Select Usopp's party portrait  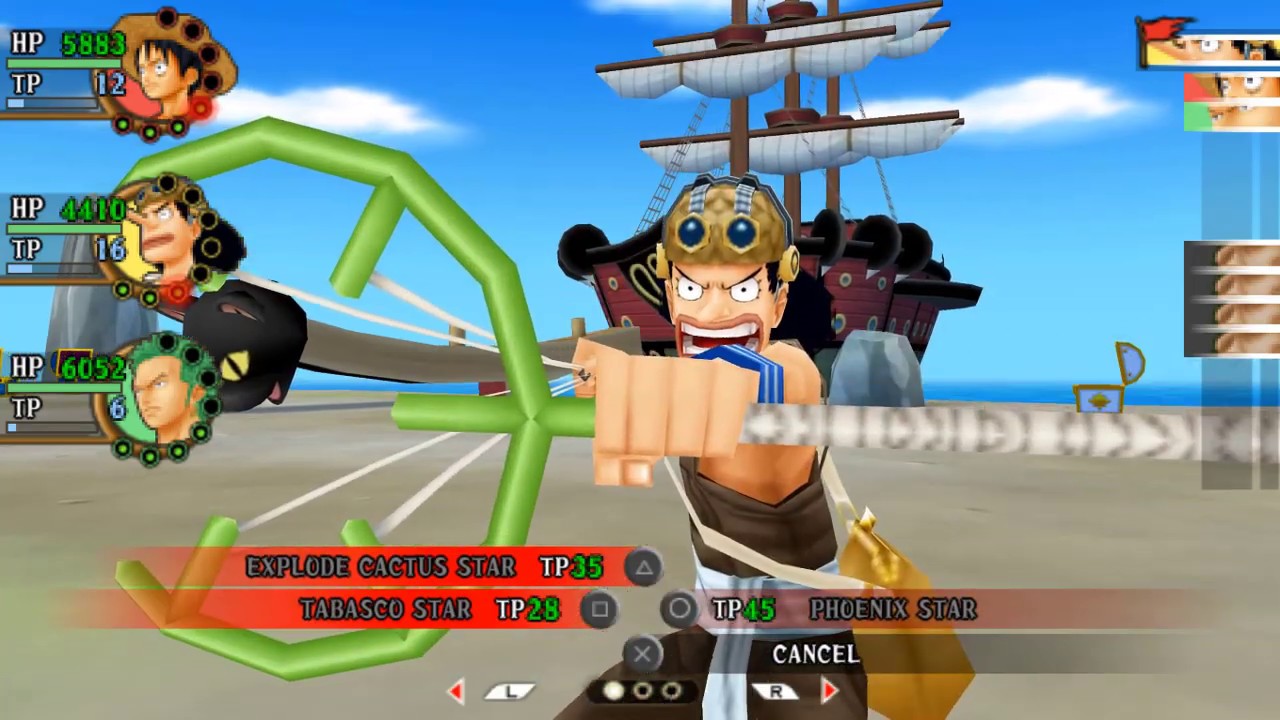166,240
